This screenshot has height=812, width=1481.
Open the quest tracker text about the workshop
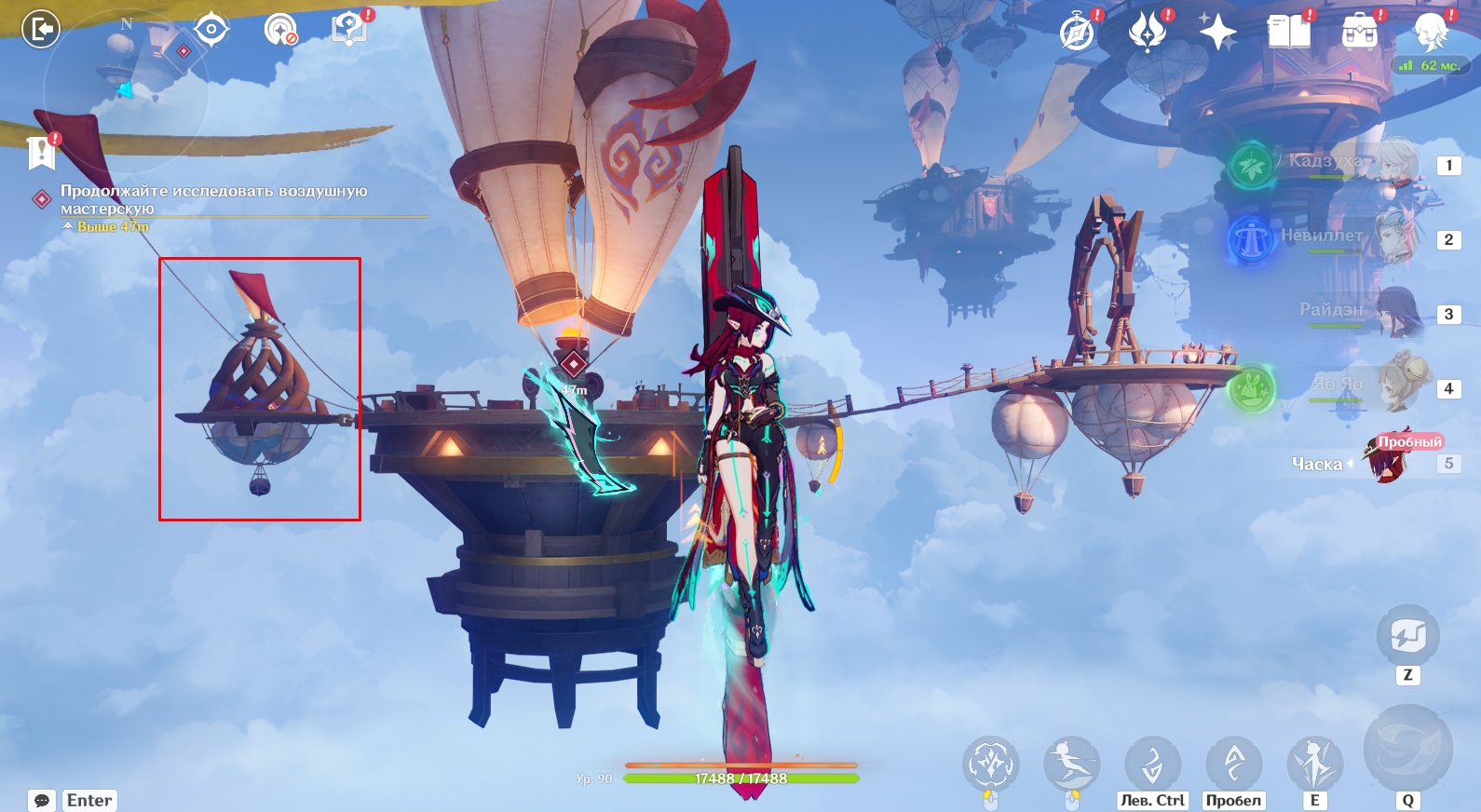[213, 199]
